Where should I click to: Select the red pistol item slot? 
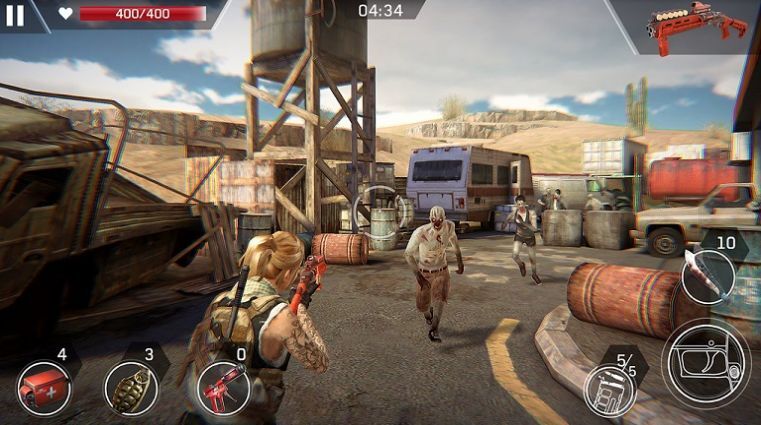(x=222, y=388)
